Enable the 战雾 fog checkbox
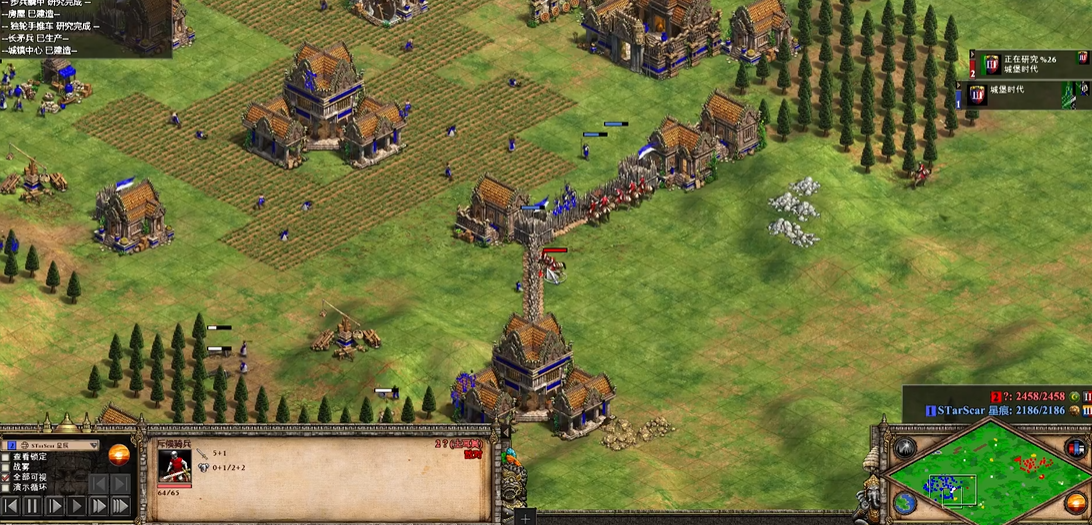 click(x=6, y=466)
